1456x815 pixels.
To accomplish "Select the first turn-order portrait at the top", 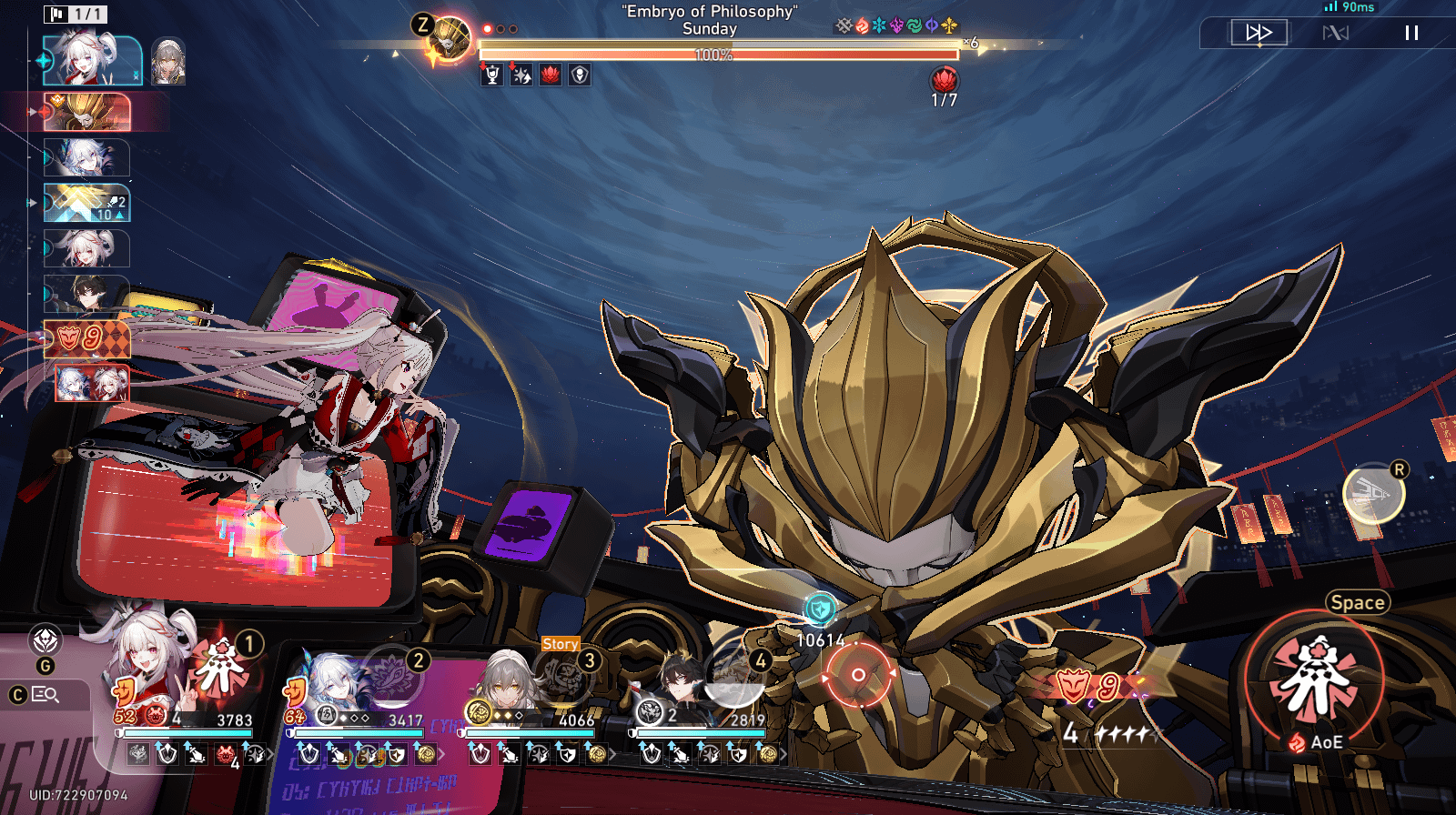I will (92, 60).
